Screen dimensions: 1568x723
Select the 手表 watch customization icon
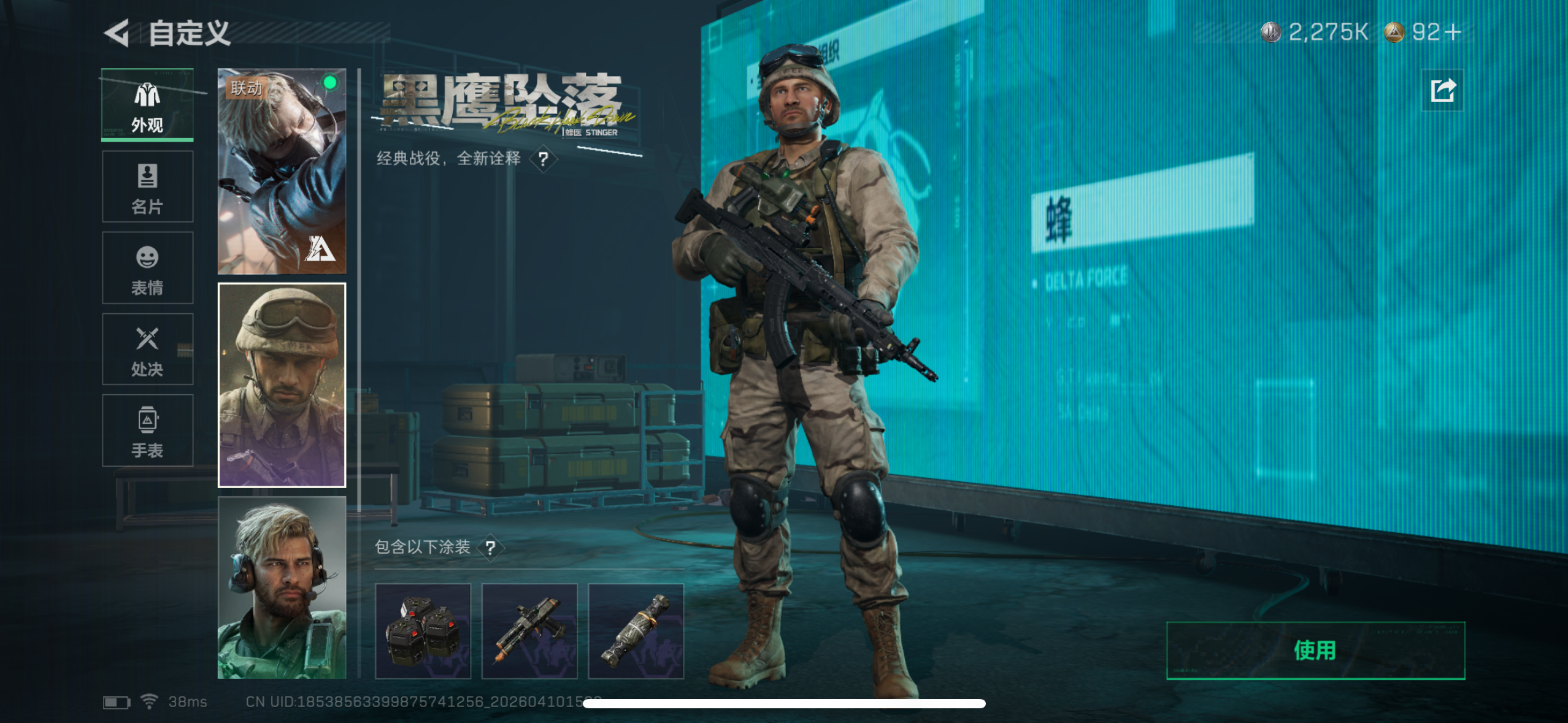147,429
